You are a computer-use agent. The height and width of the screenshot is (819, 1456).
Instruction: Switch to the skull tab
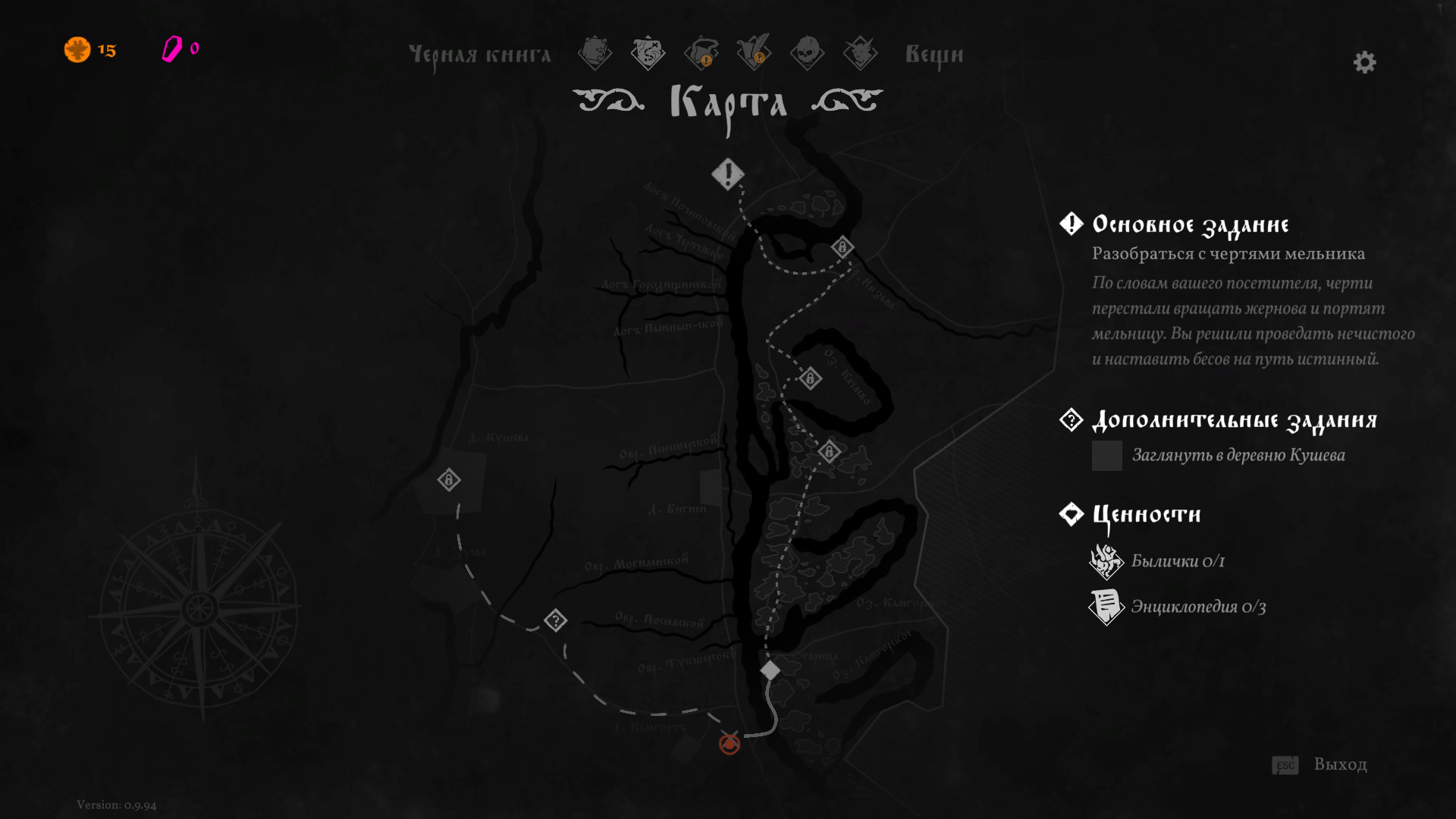(807, 53)
